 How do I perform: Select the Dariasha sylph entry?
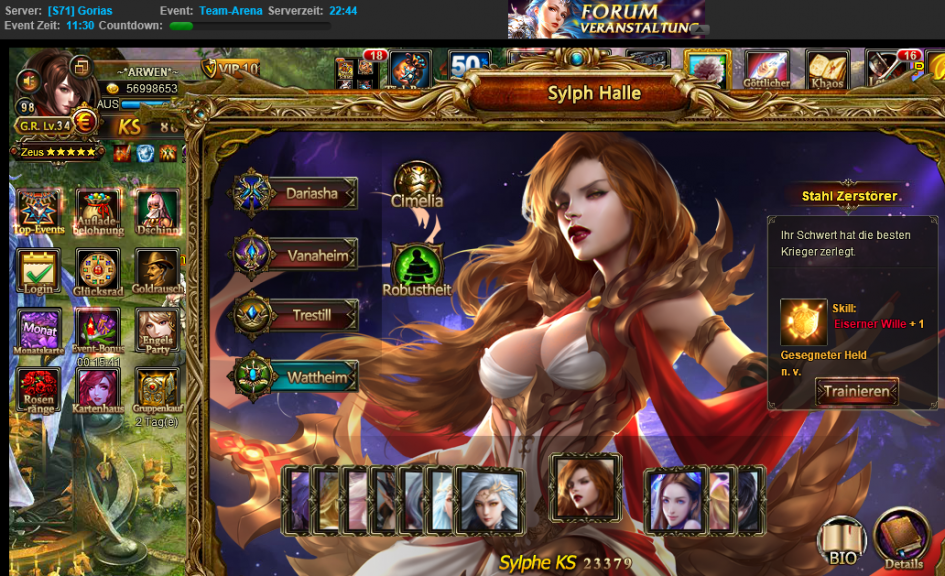296,193
